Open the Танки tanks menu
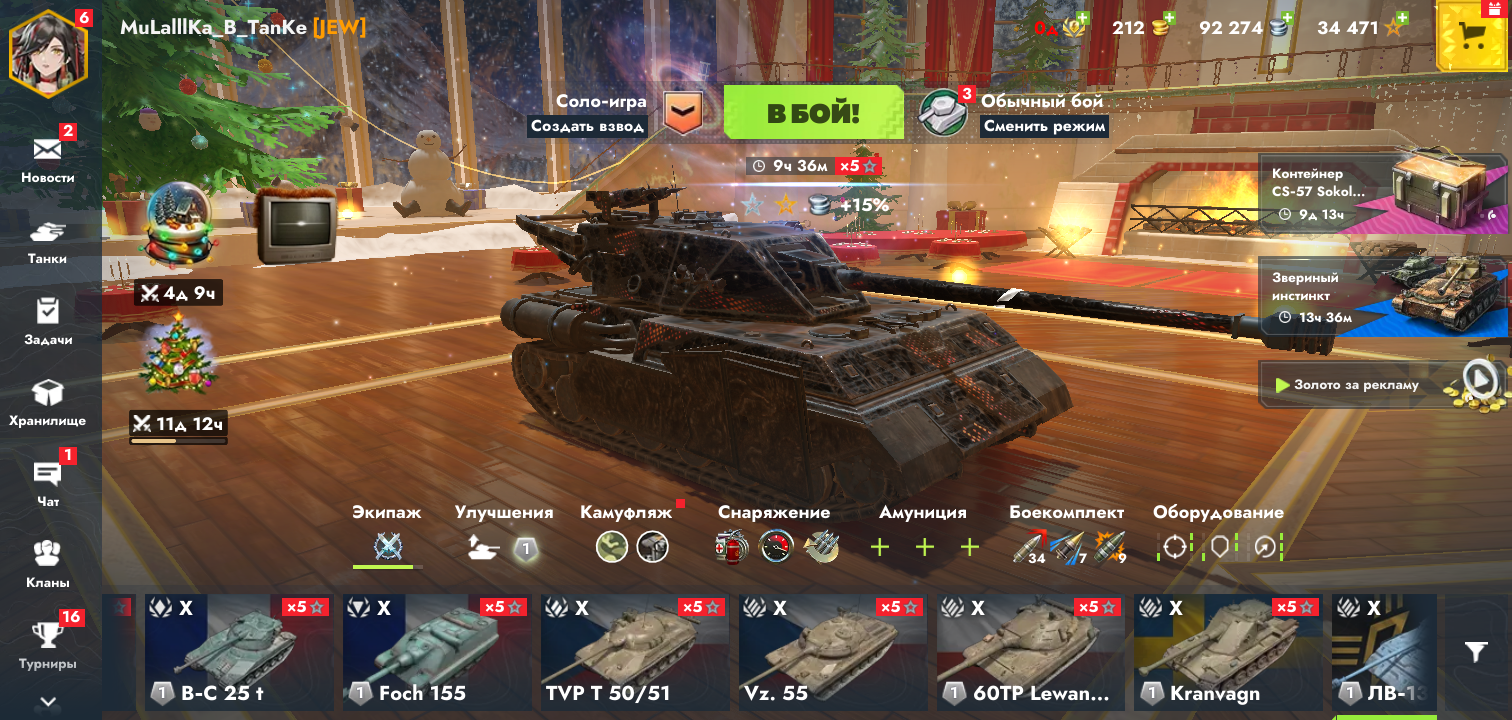Image resolution: width=1512 pixels, height=720 pixels. [x=48, y=240]
